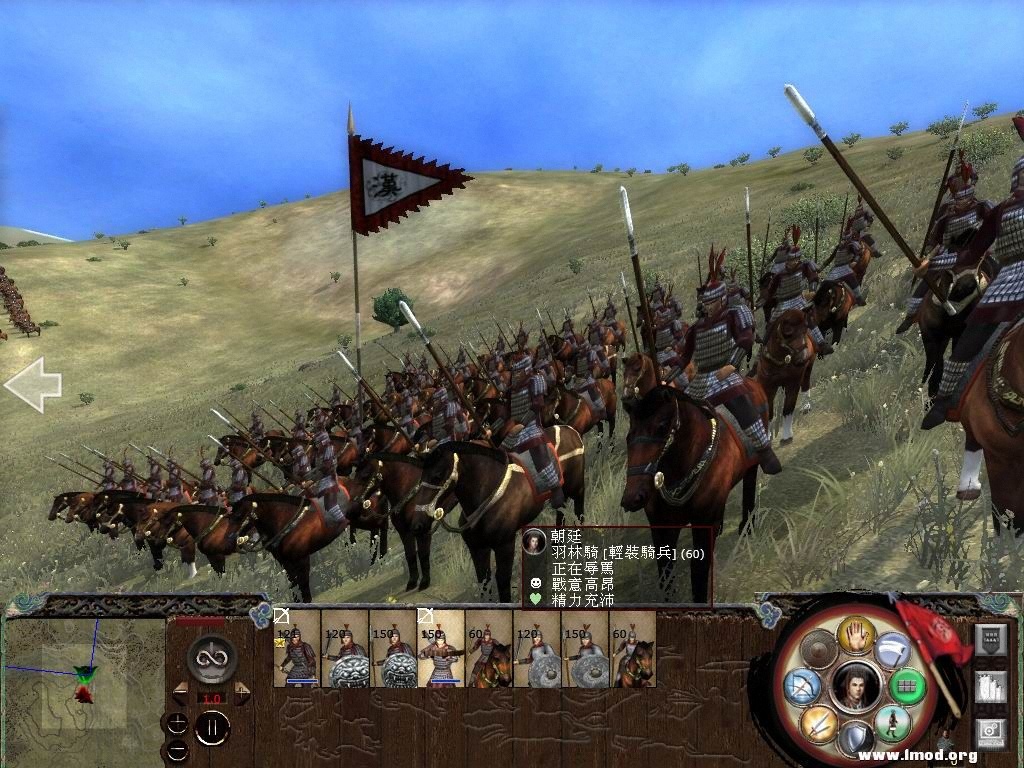Viewport: 1024px width, 768px height.
Task: Click the large left arrow on screen edge
Action: (32, 385)
